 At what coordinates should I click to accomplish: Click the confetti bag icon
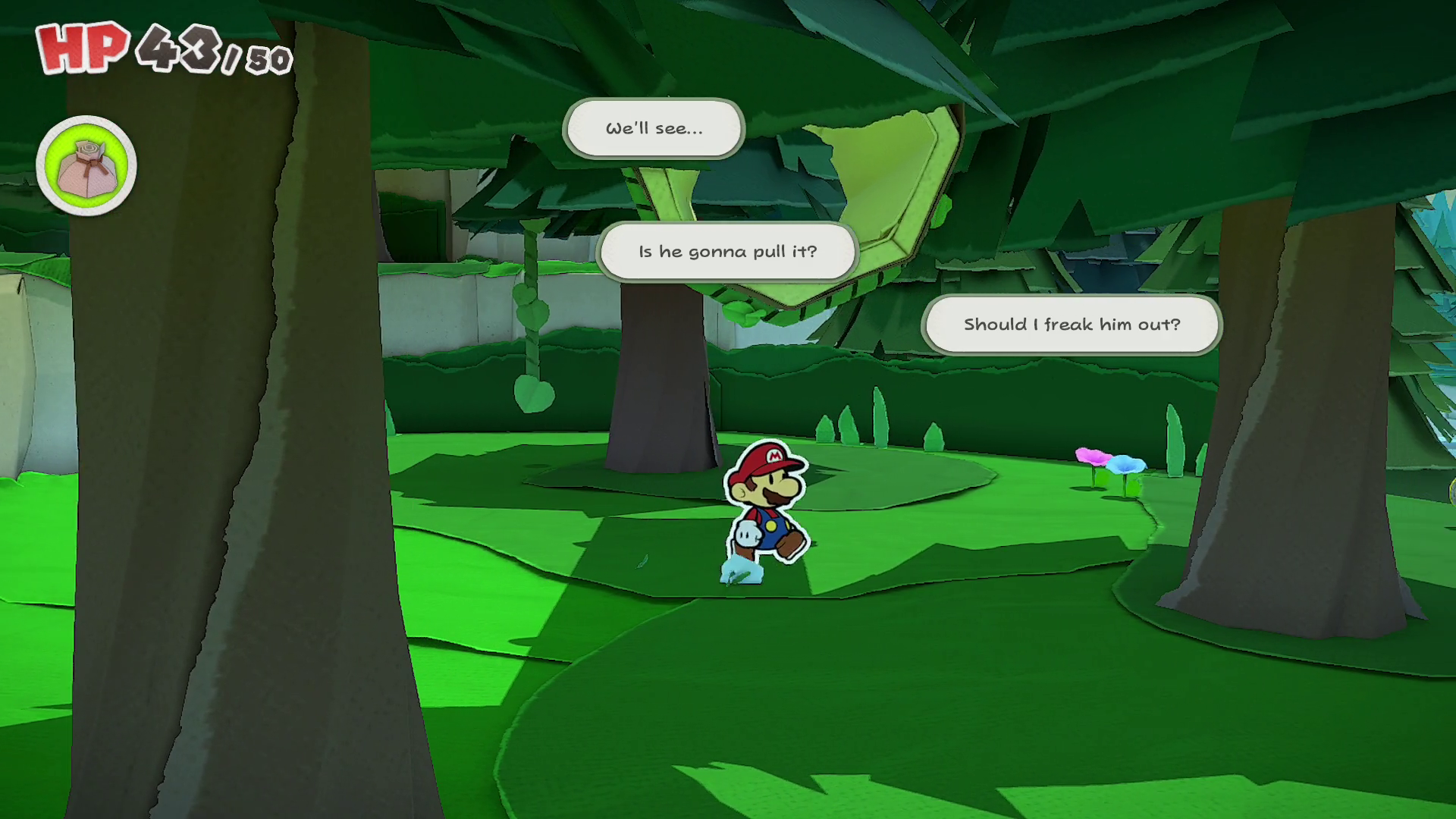point(86,166)
